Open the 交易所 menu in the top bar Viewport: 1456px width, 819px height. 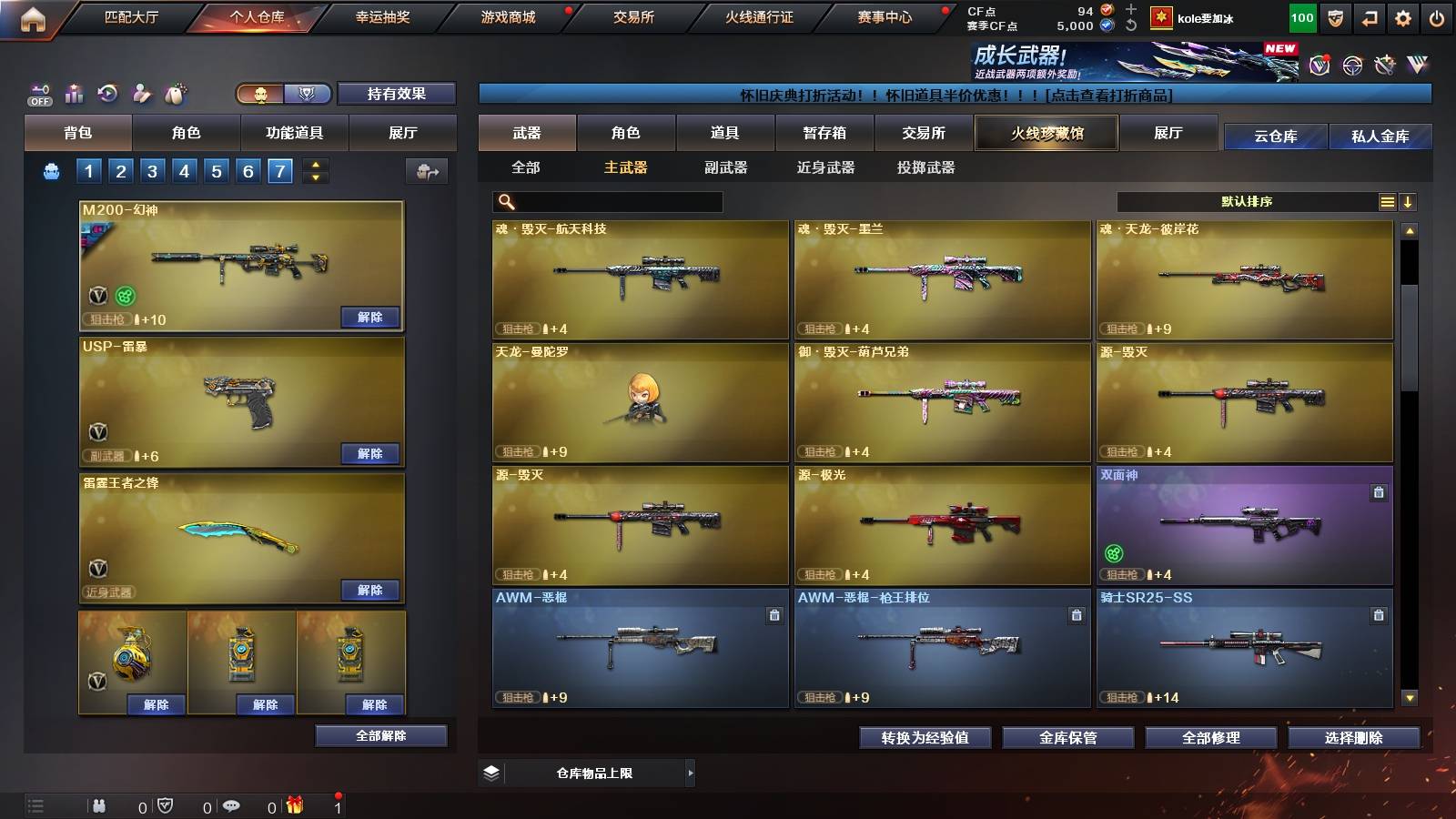pos(631,15)
